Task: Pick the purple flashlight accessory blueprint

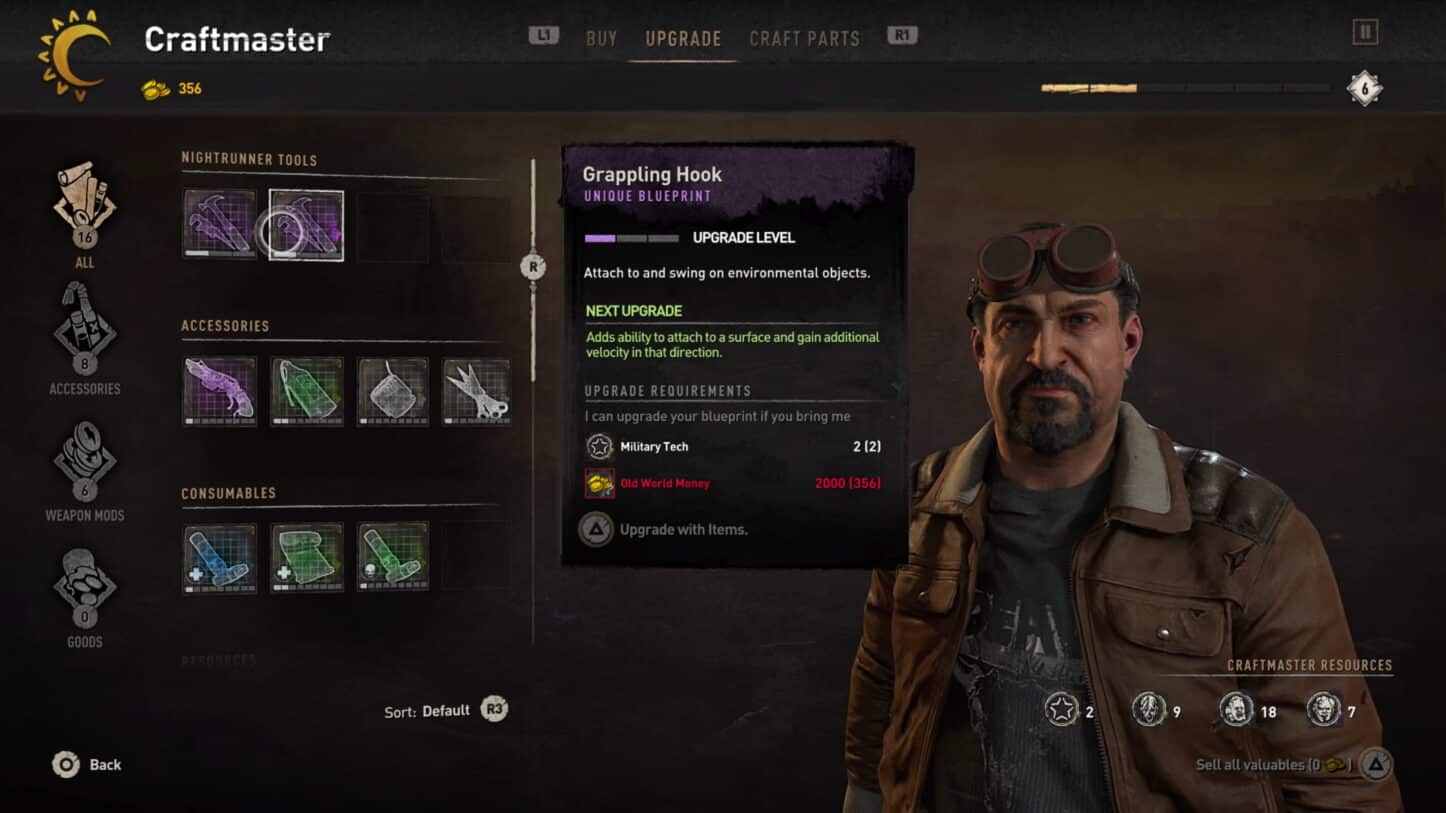Action: click(x=220, y=391)
